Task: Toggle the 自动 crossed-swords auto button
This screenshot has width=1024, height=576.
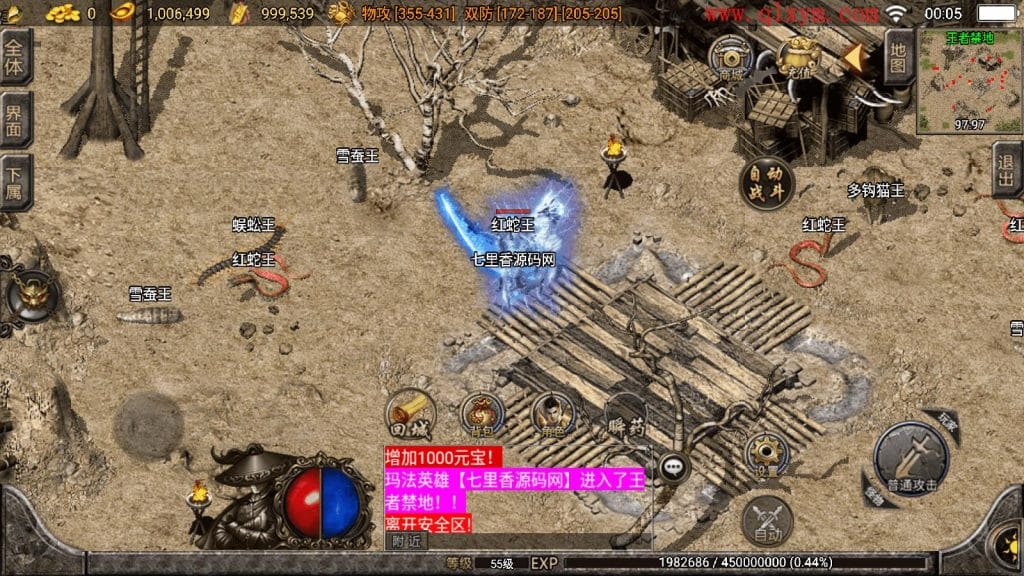Action: click(767, 522)
